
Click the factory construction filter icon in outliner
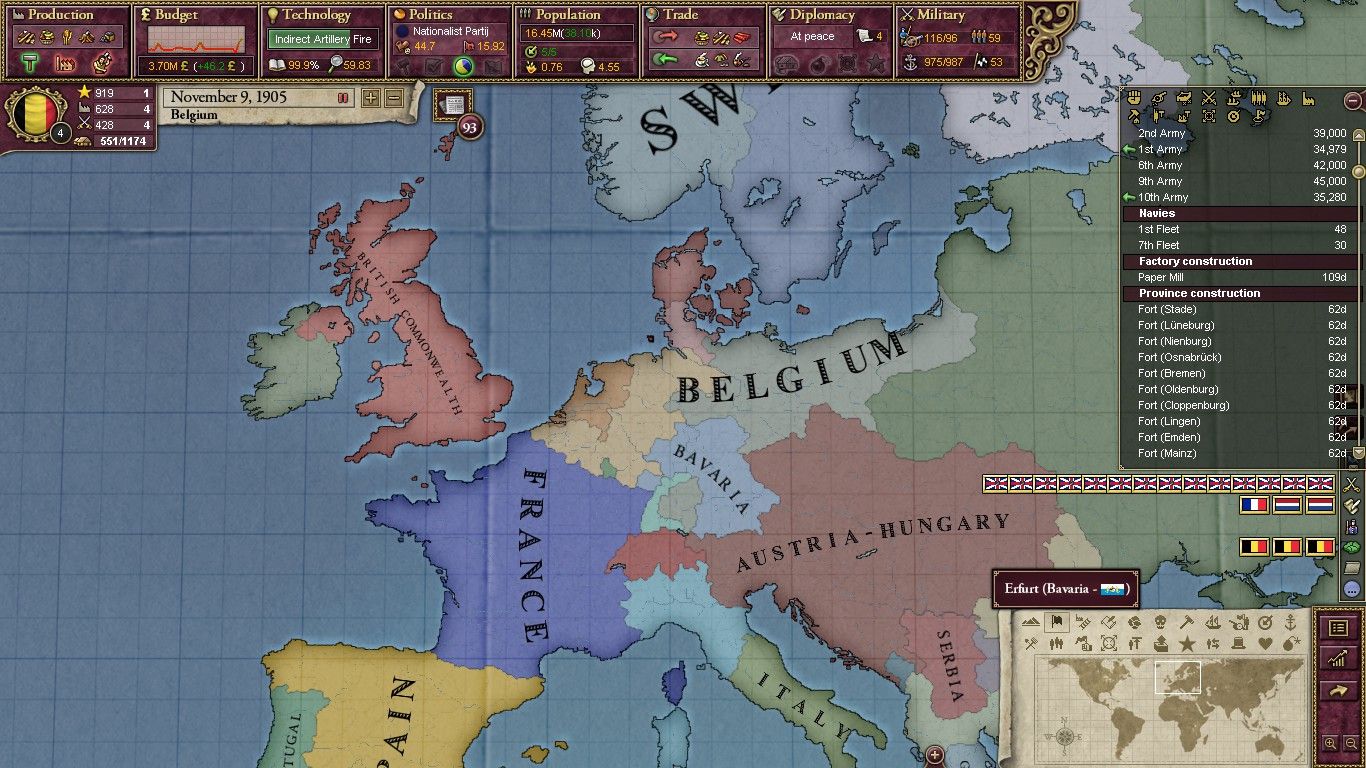point(1307,100)
